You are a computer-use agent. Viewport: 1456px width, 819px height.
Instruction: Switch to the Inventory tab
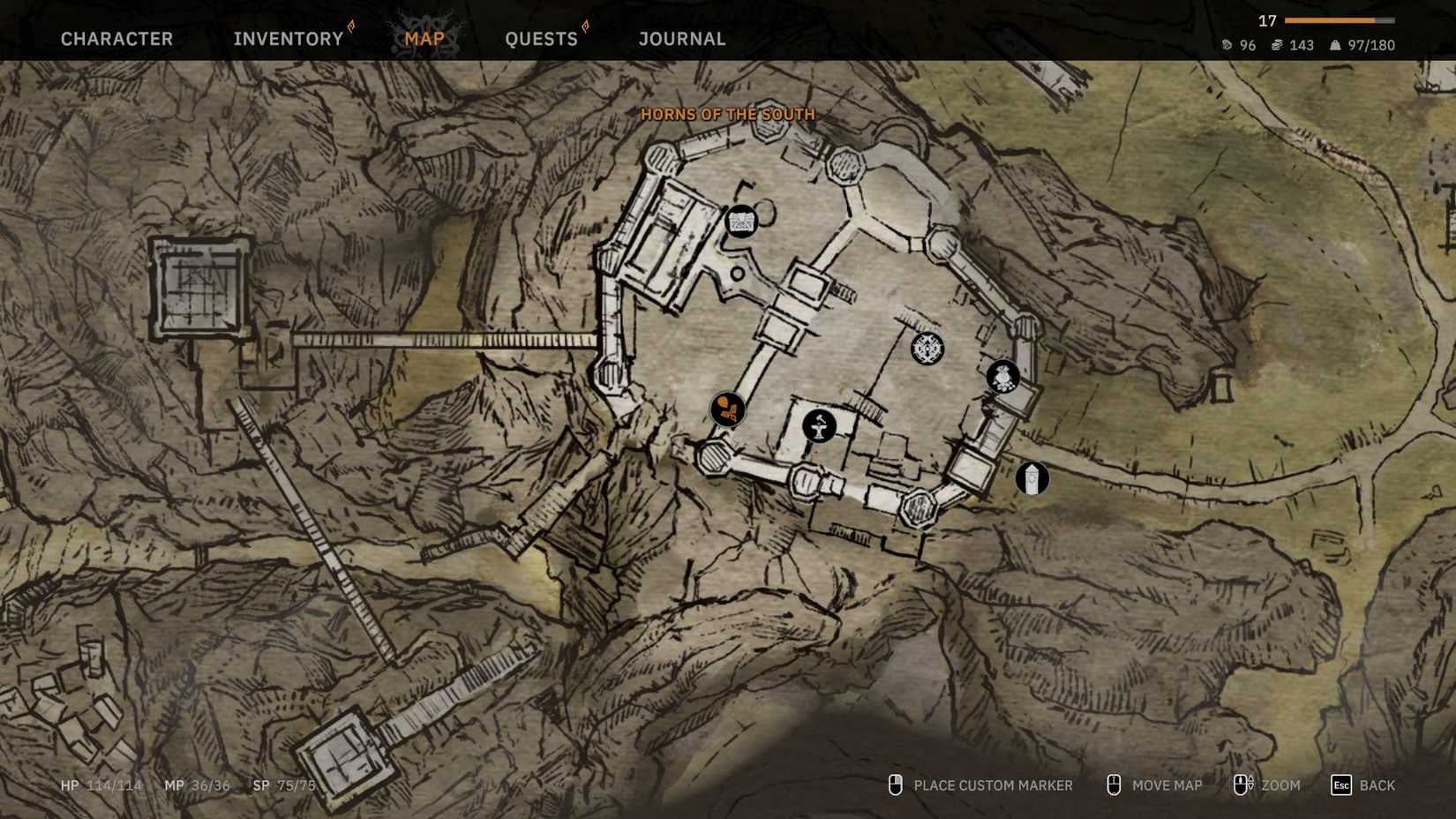[x=288, y=39]
